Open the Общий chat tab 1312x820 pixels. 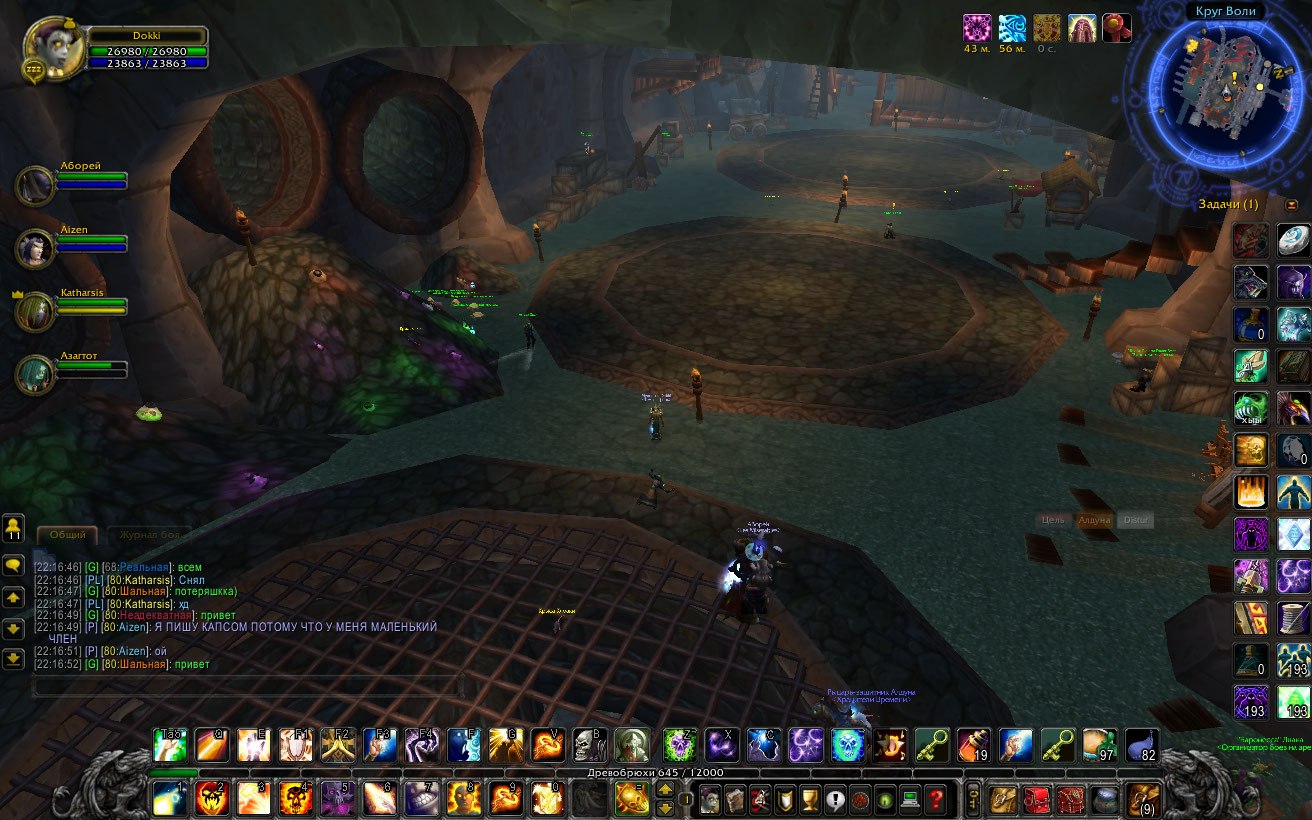click(x=67, y=535)
